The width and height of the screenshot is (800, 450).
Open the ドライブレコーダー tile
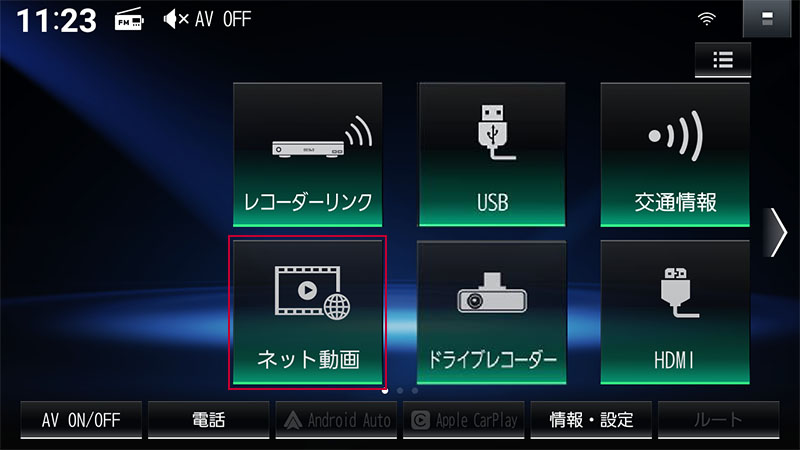pyautogui.click(x=492, y=312)
